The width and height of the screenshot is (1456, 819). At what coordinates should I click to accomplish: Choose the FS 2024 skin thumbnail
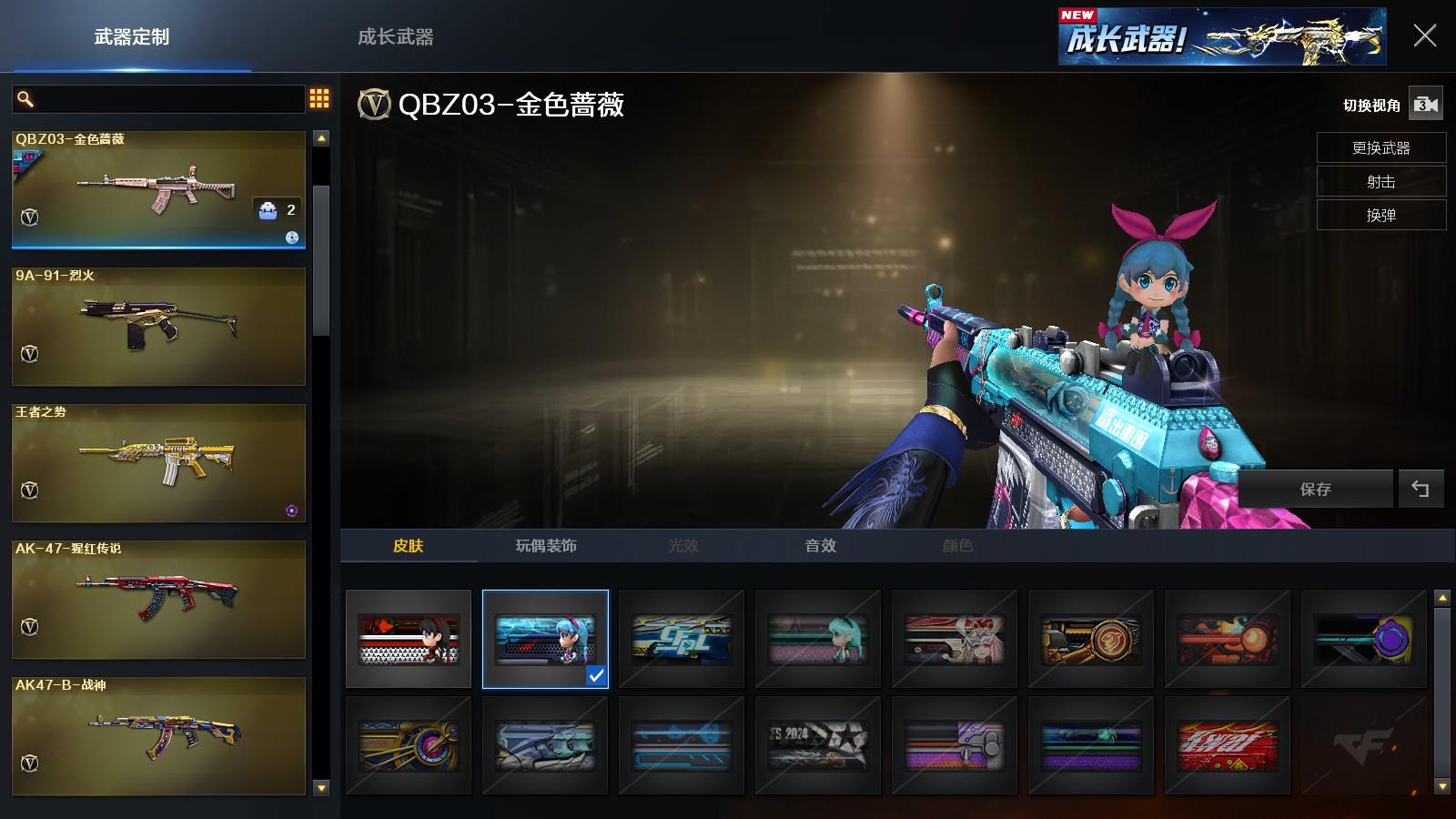click(x=818, y=745)
